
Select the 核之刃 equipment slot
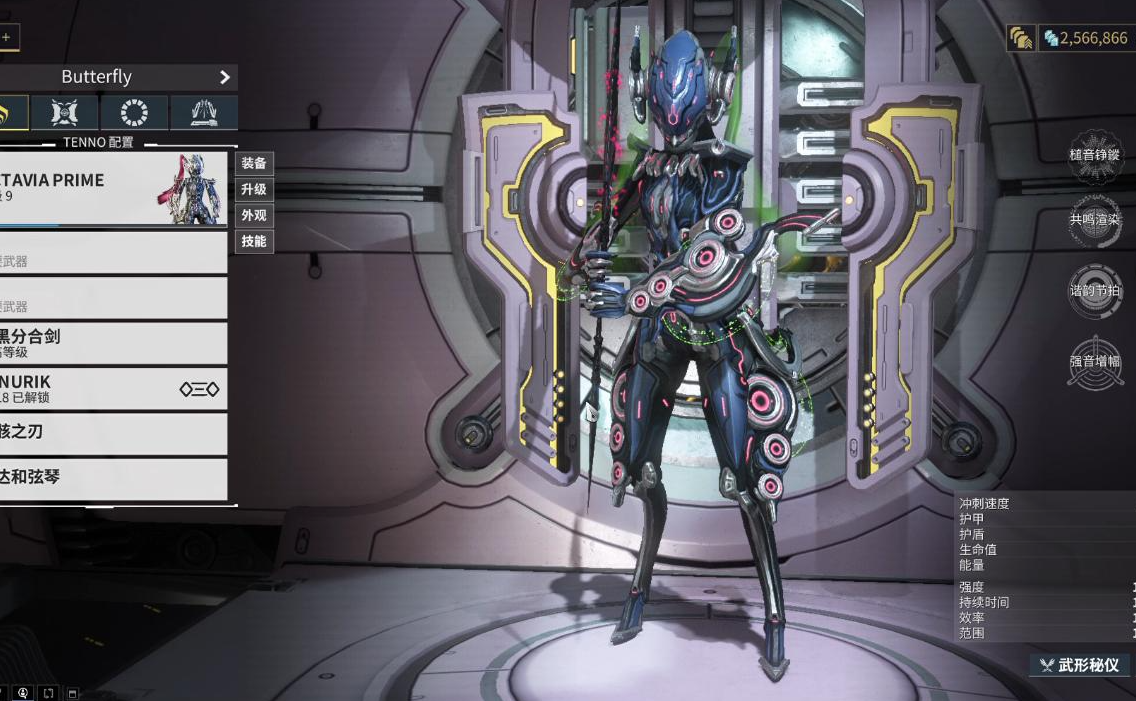(113, 433)
